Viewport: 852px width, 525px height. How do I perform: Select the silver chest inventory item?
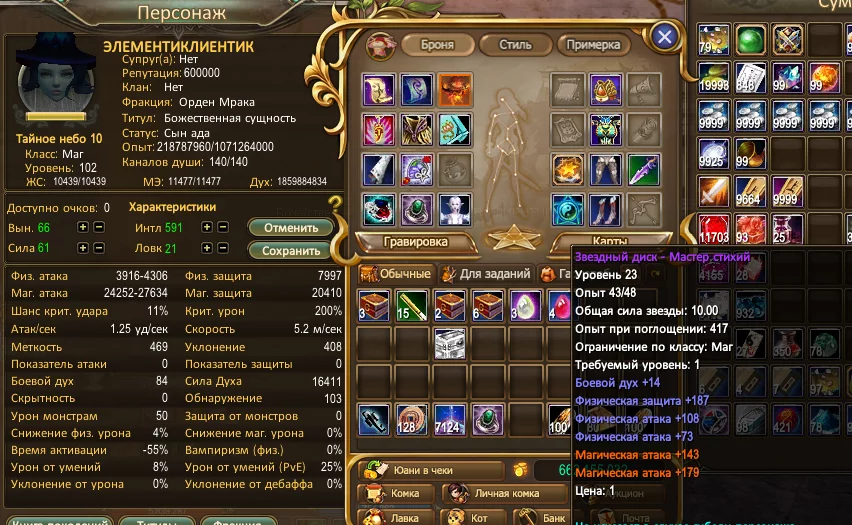tap(452, 343)
